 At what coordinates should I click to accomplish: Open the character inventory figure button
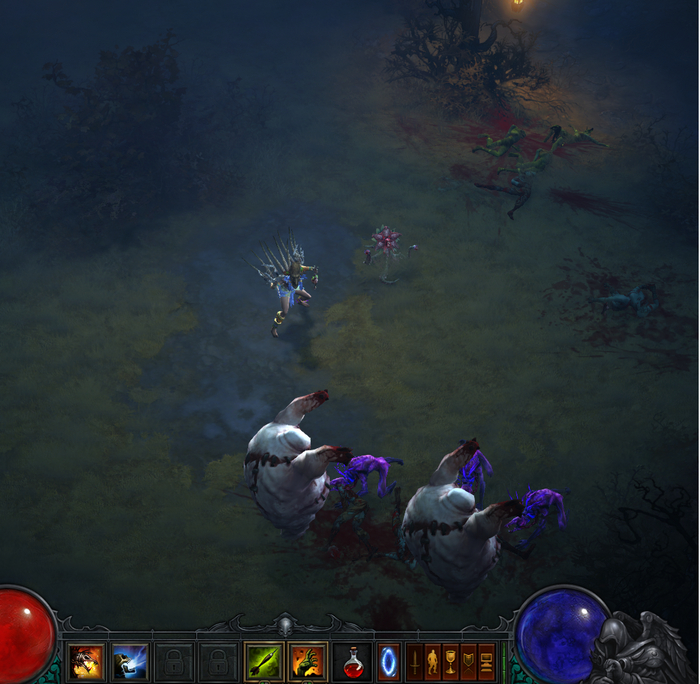tap(433, 661)
